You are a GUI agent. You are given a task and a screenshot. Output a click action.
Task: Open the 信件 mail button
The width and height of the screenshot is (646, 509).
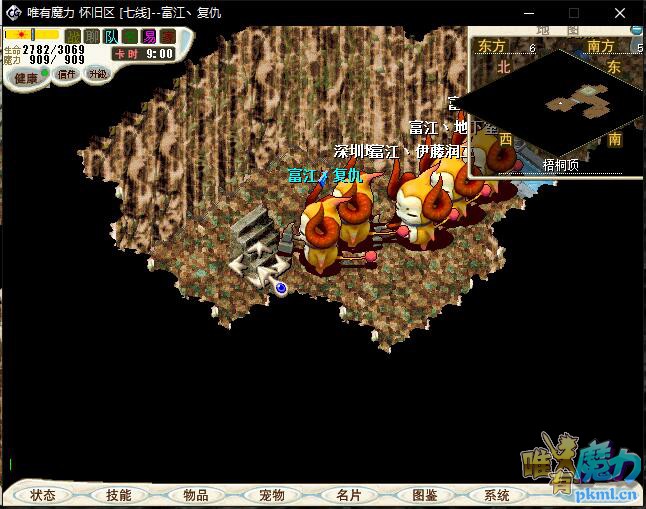pyautogui.click(x=67, y=74)
